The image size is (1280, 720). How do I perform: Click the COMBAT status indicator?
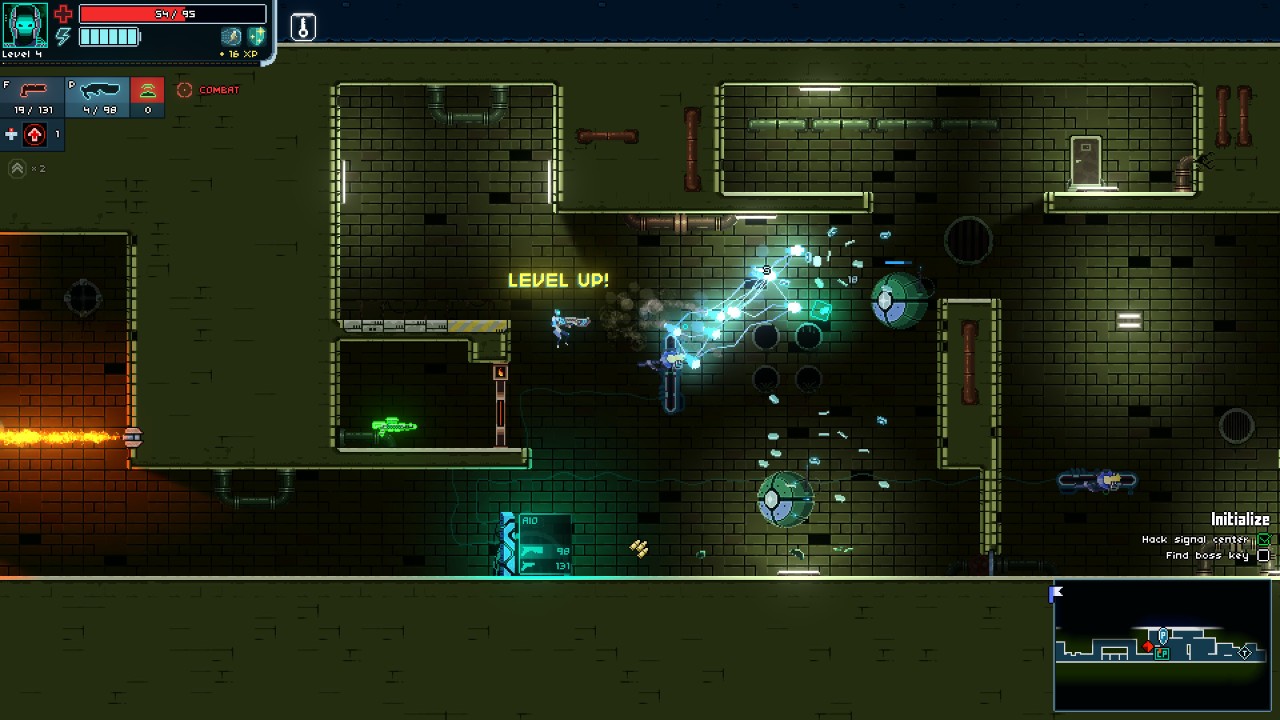point(209,90)
